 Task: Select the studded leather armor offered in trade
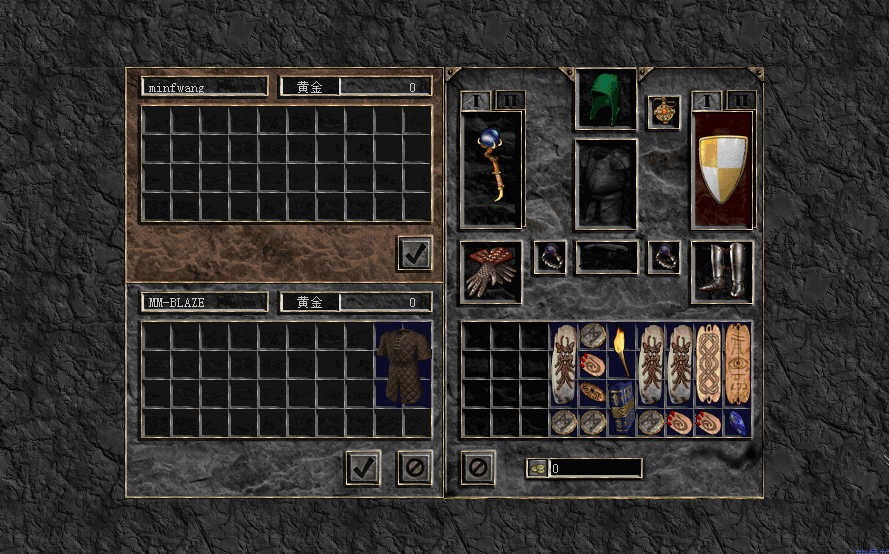point(403,364)
